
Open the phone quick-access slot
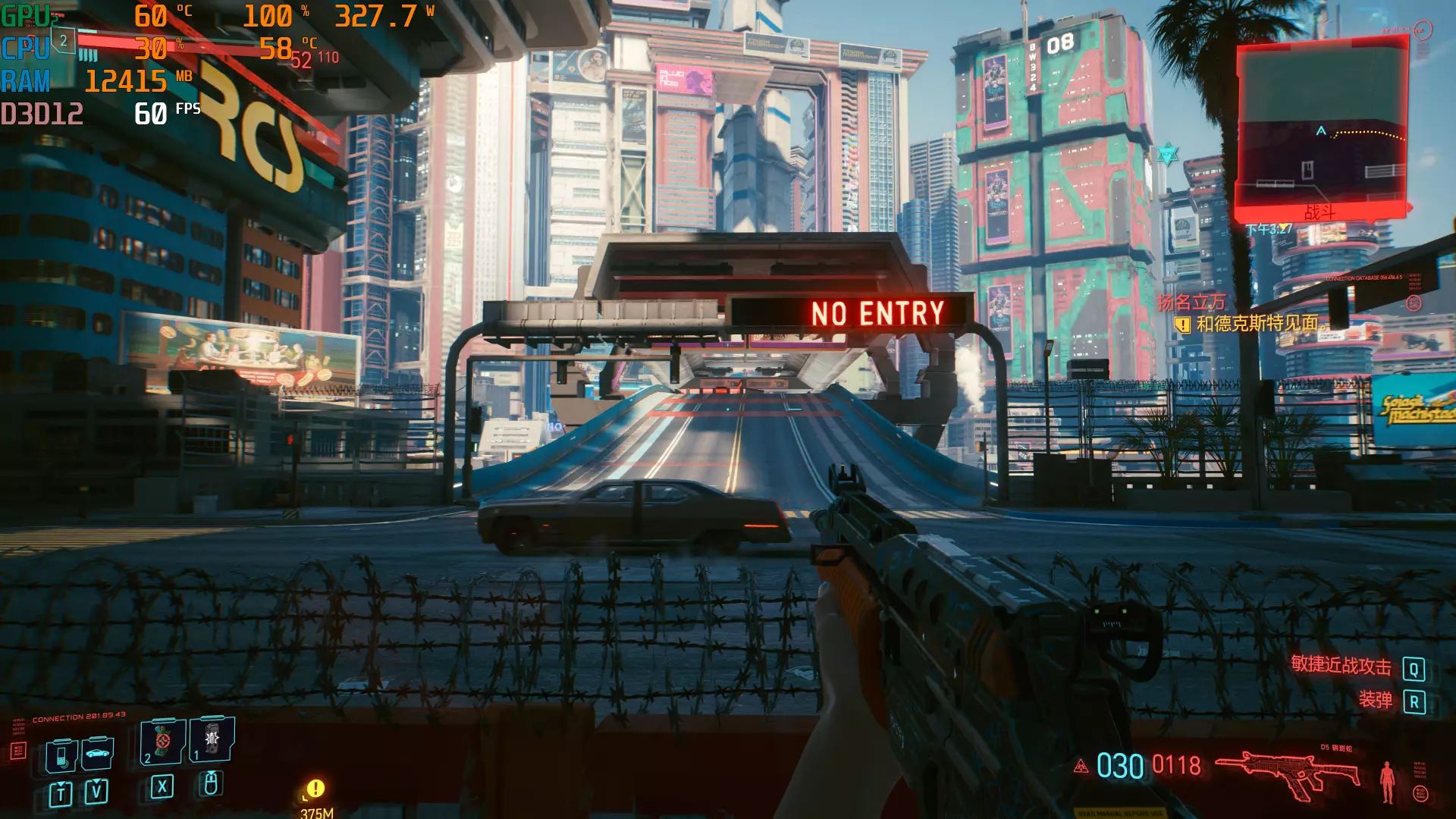tap(61, 755)
